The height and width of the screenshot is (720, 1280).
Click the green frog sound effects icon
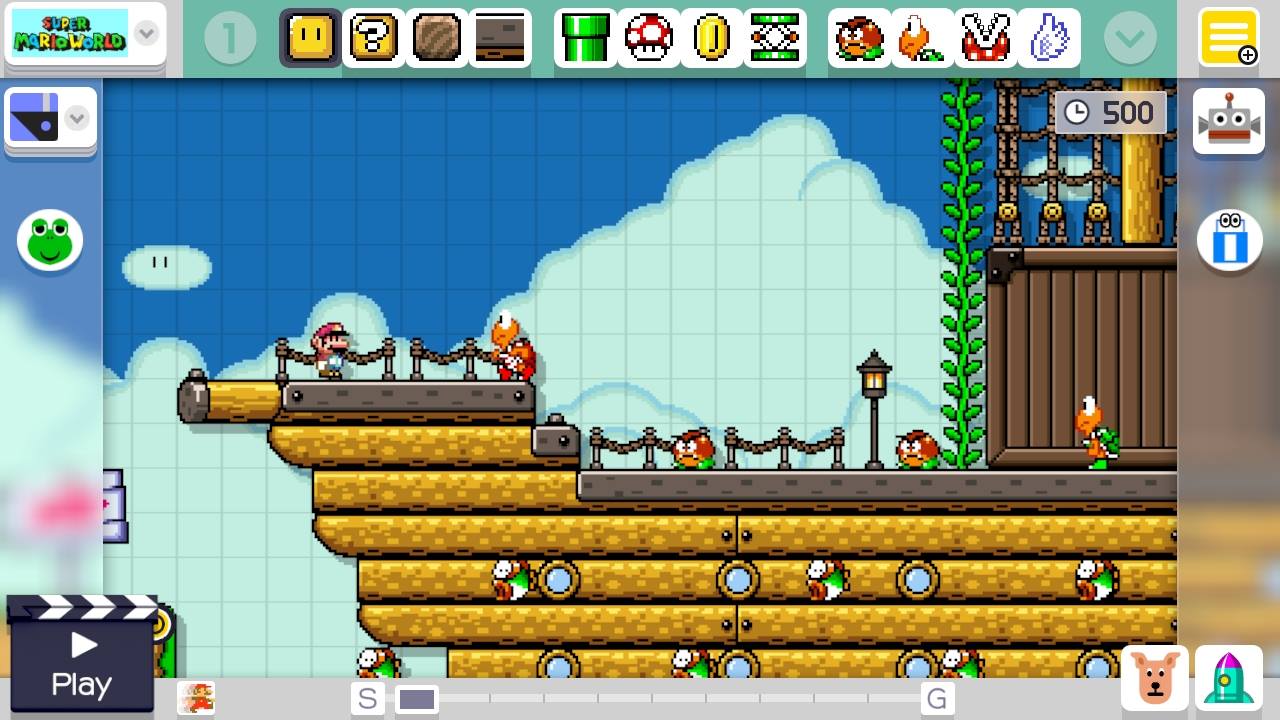click(x=50, y=240)
